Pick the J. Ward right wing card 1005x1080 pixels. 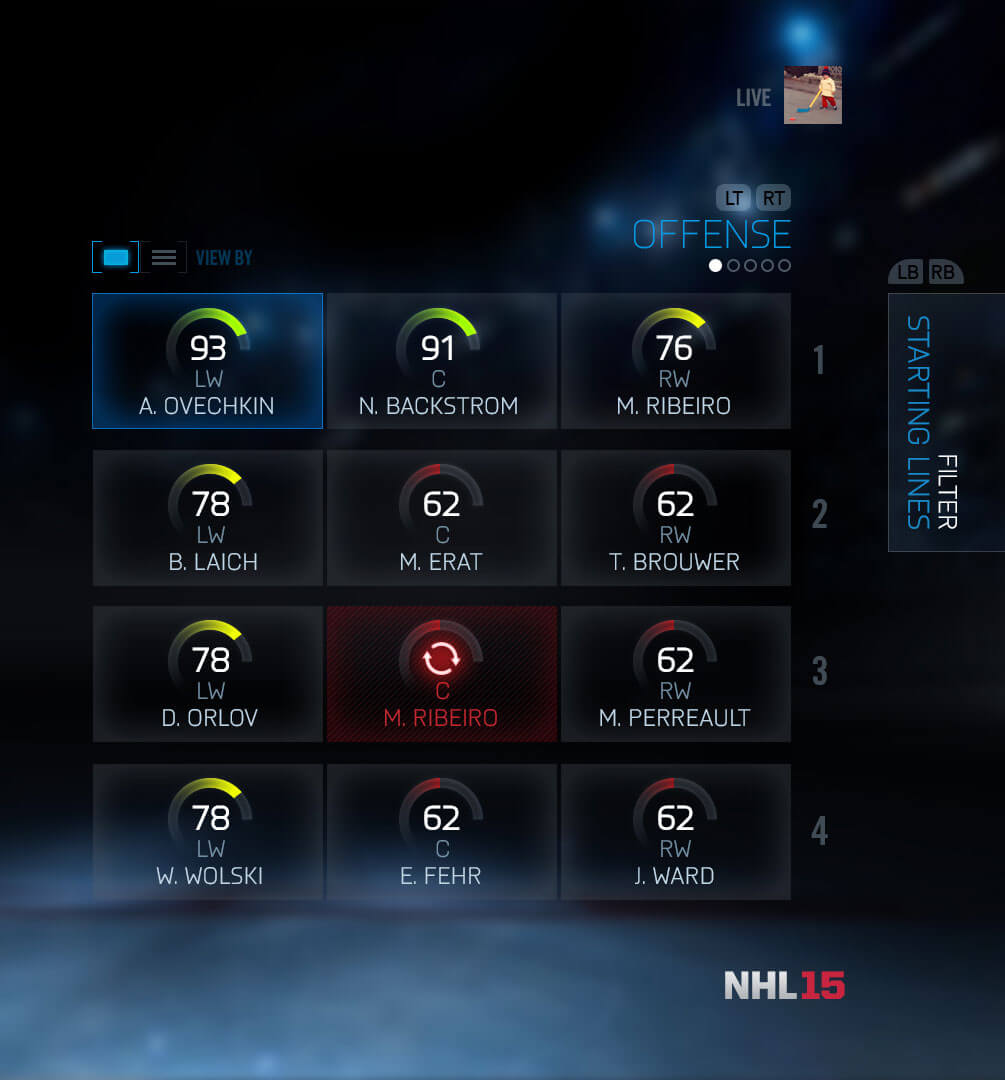[675, 831]
